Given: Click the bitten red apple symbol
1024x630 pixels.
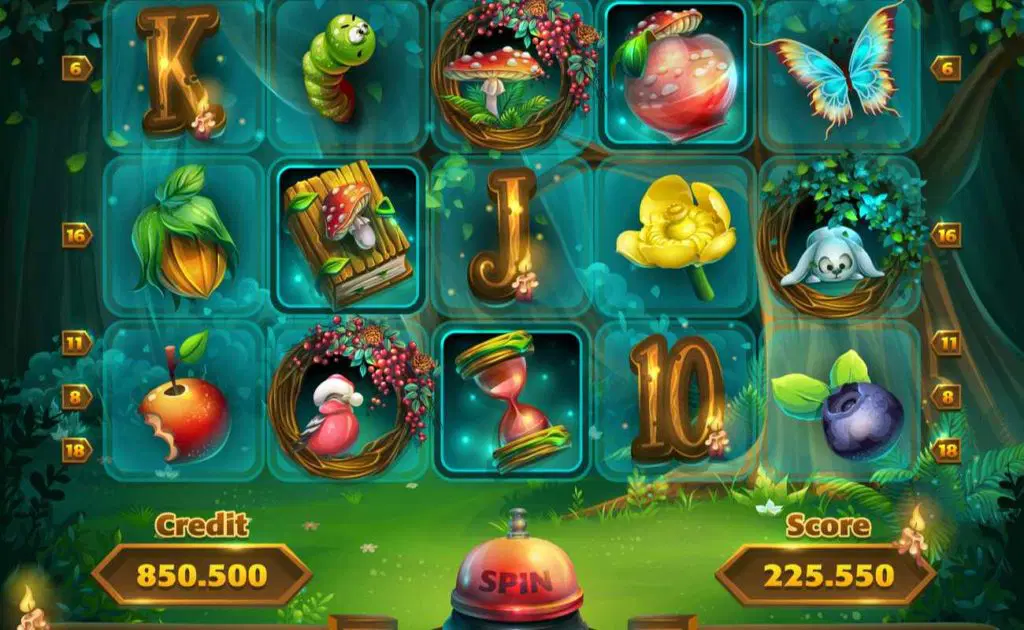Looking at the screenshot, I should [x=184, y=402].
